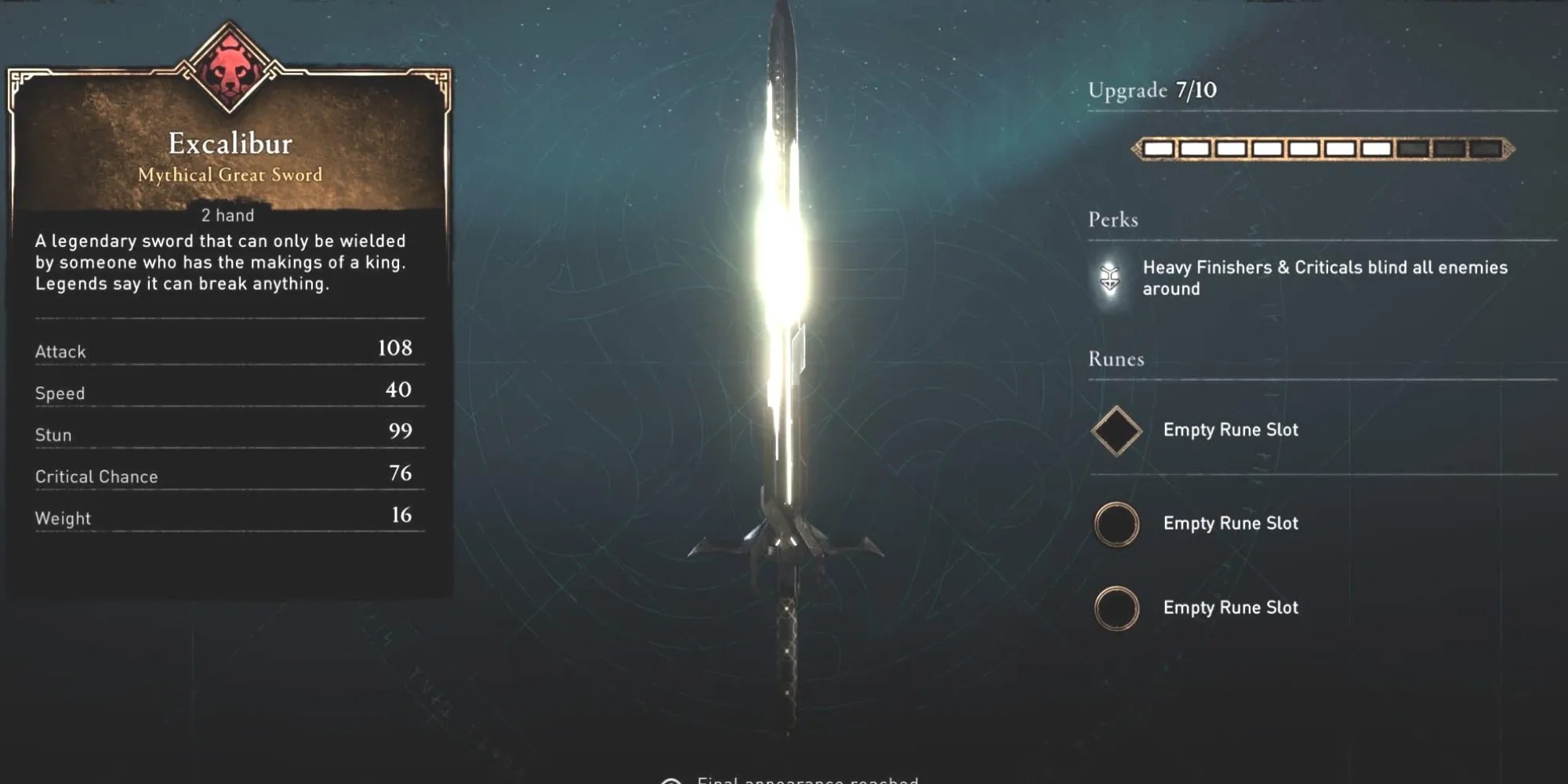The image size is (1568, 784).
Task: Click the Attack 108 stat row
Action: click(227, 351)
